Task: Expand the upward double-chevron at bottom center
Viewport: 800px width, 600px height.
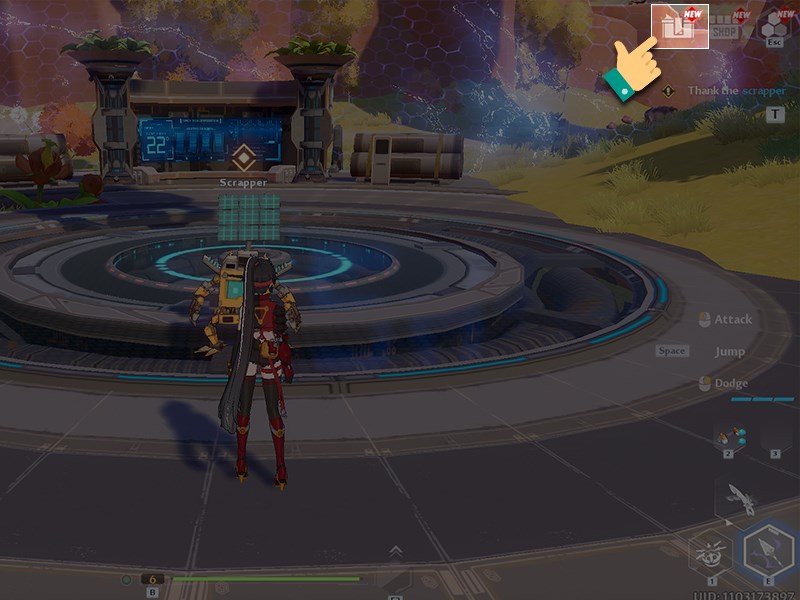Action: click(396, 550)
